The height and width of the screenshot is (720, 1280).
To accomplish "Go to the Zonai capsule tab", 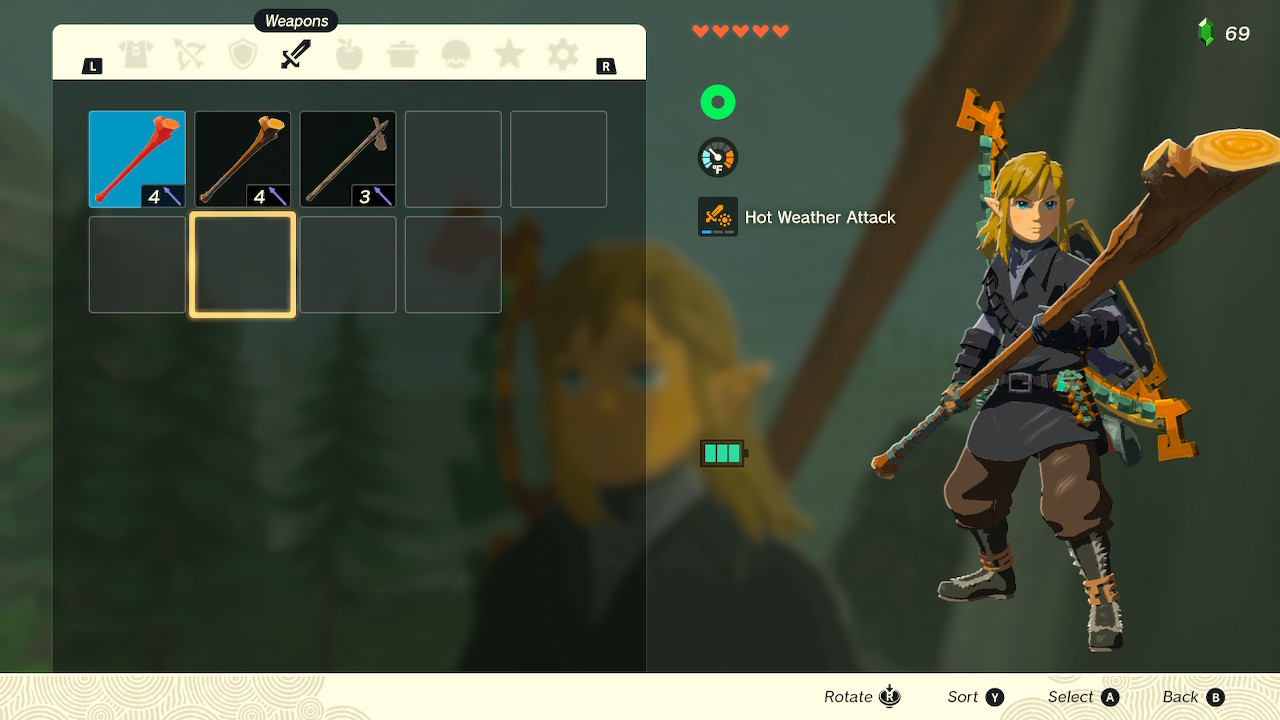I will (x=456, y=55).
